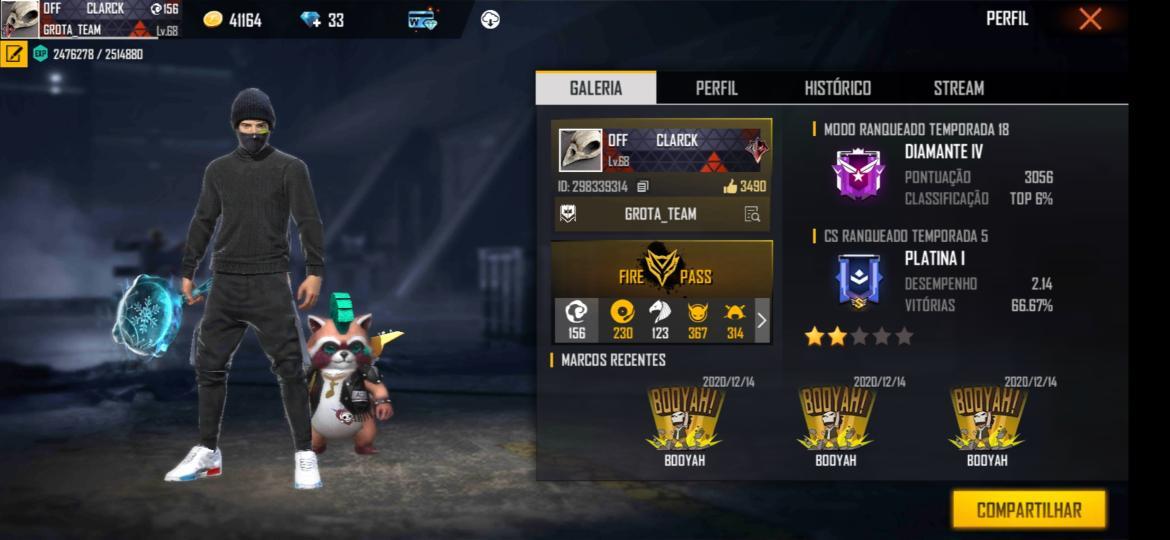This screenshot has width=1170, height=540.
Task: Open the membership card icon with the diamond
Action: coord(423,19)
